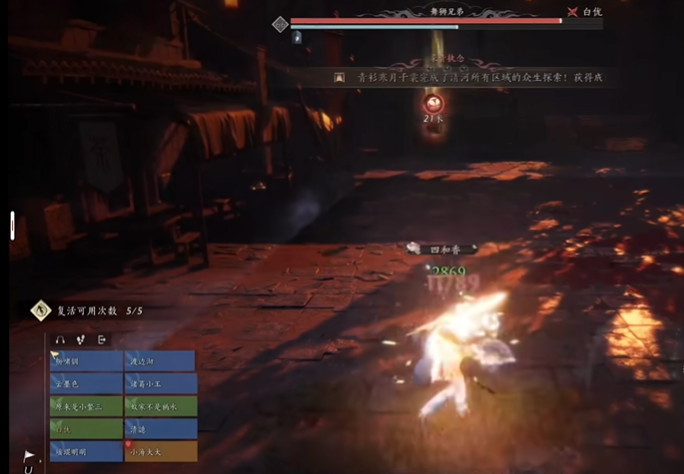Open the scrolling announcement message
The image size is (684, 474).
pyautogui.click(x=470, y=77)
